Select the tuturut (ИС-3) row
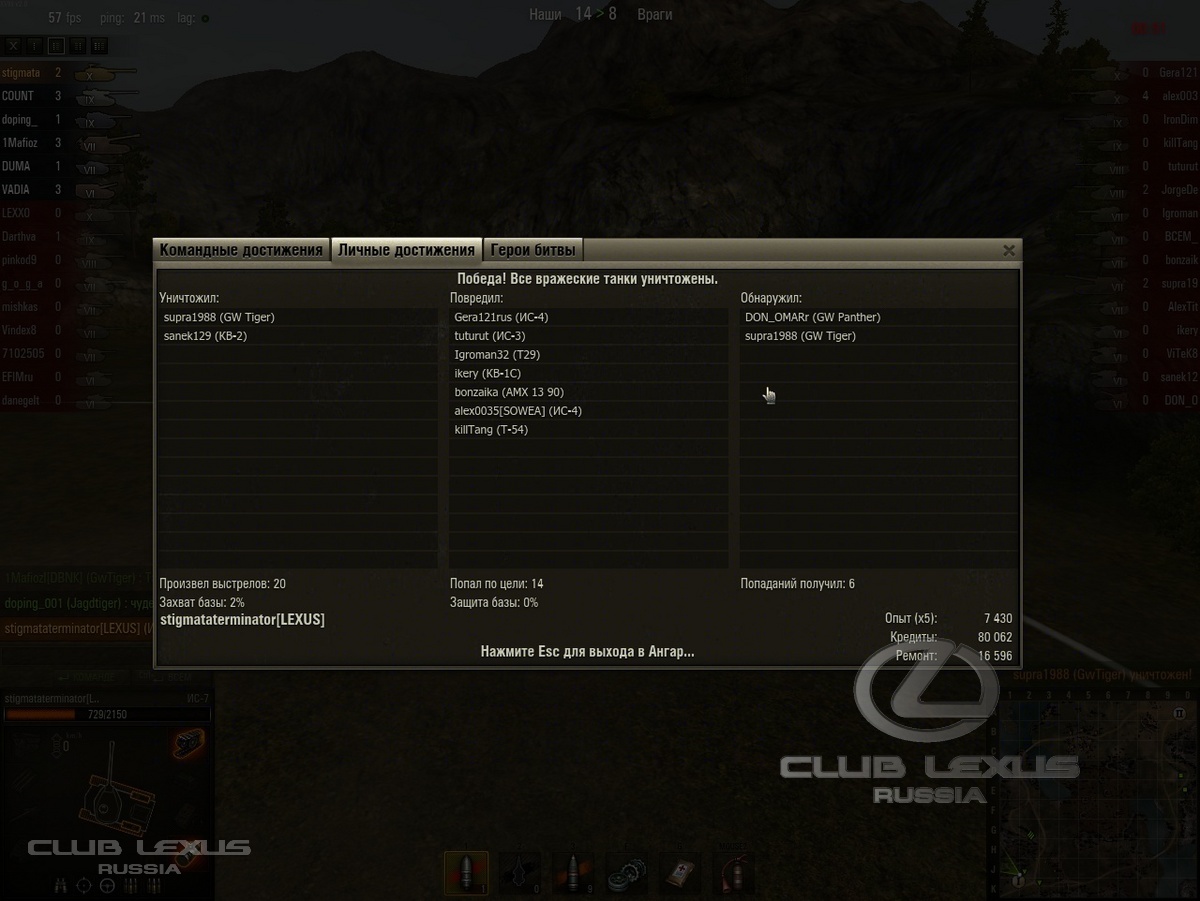Image resolution: width=1200 pixels, height=901 pixels. [x=489, y=336]
